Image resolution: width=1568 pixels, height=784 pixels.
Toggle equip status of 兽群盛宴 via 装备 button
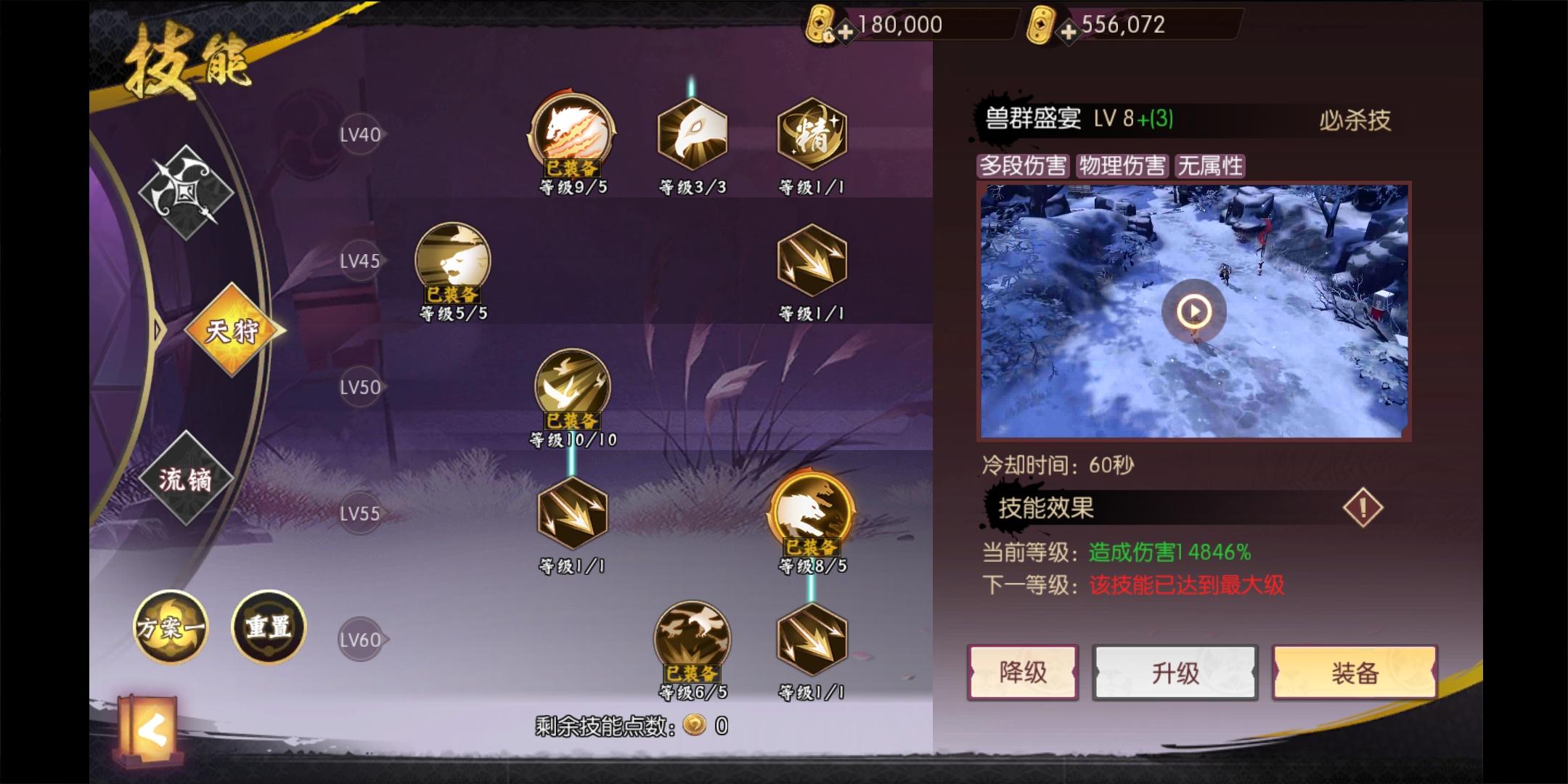[1356, 673]
